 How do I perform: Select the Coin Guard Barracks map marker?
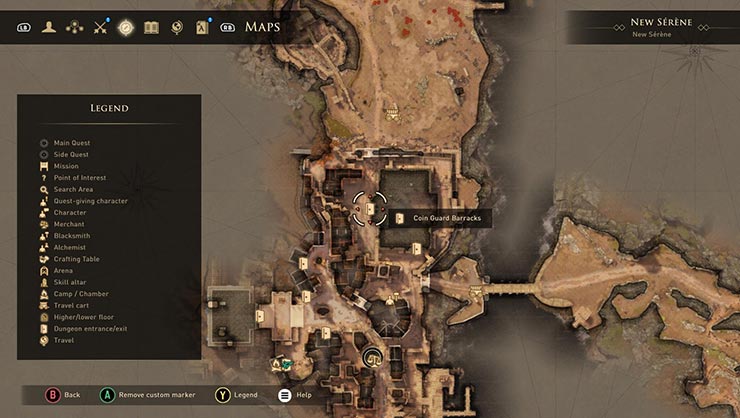tap(370, 210)
